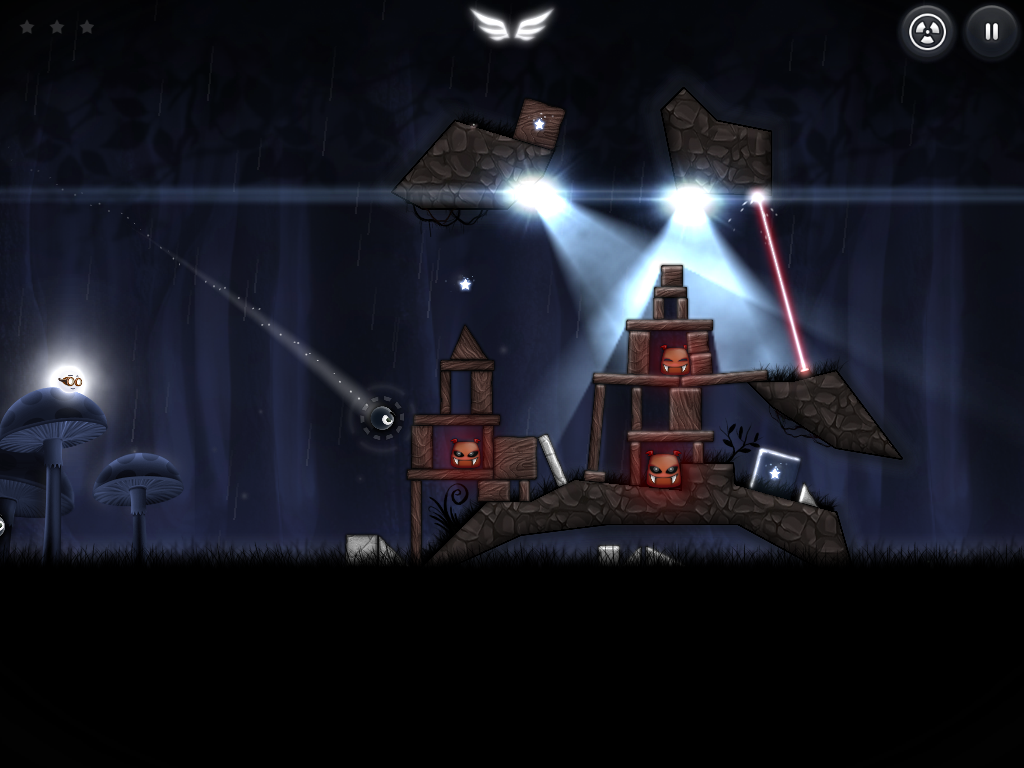Pause the game
The image size is (1024, 768).
point(991,32)
